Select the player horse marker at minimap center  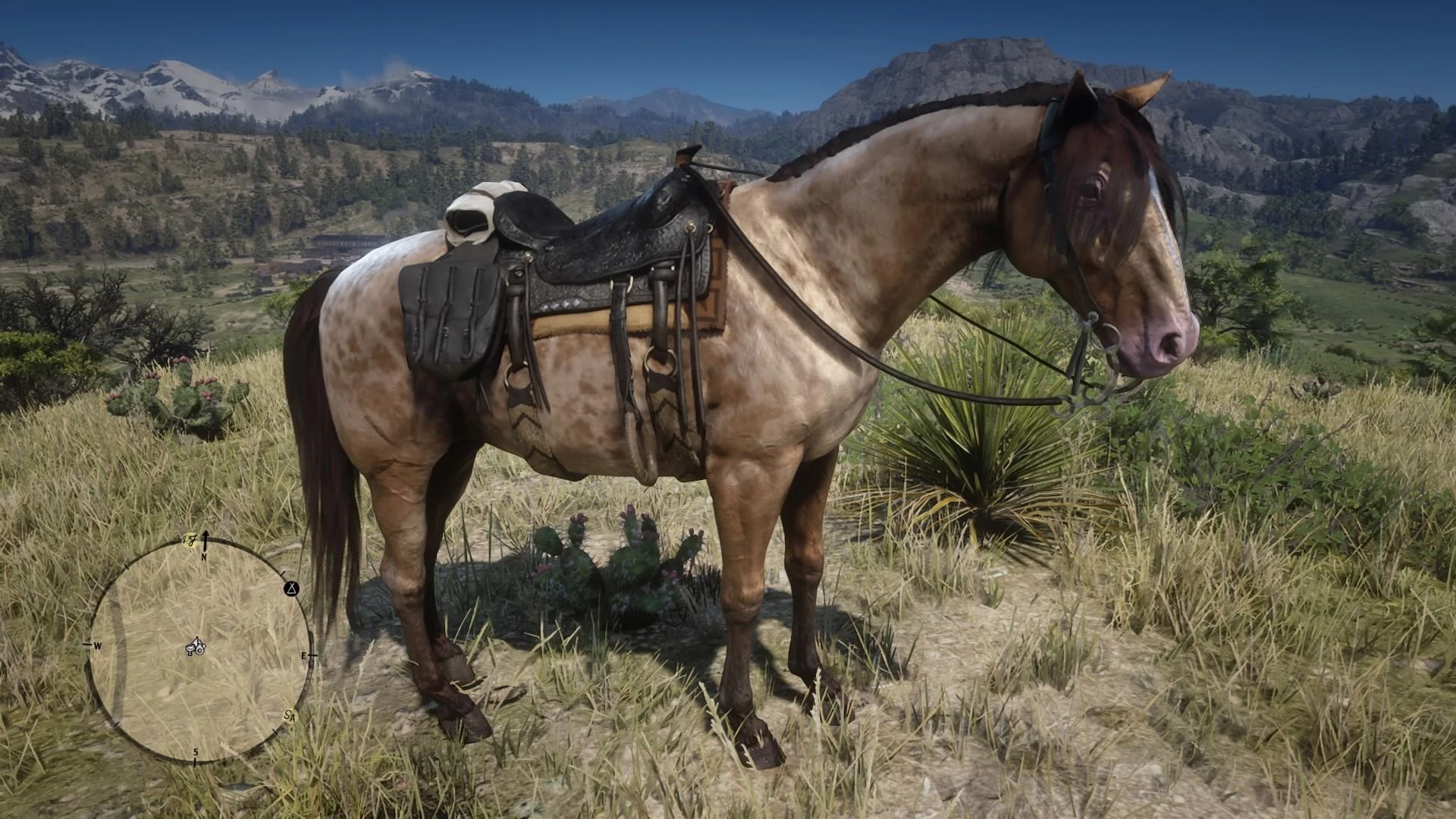pyautogui.click(x=197, y=647)
